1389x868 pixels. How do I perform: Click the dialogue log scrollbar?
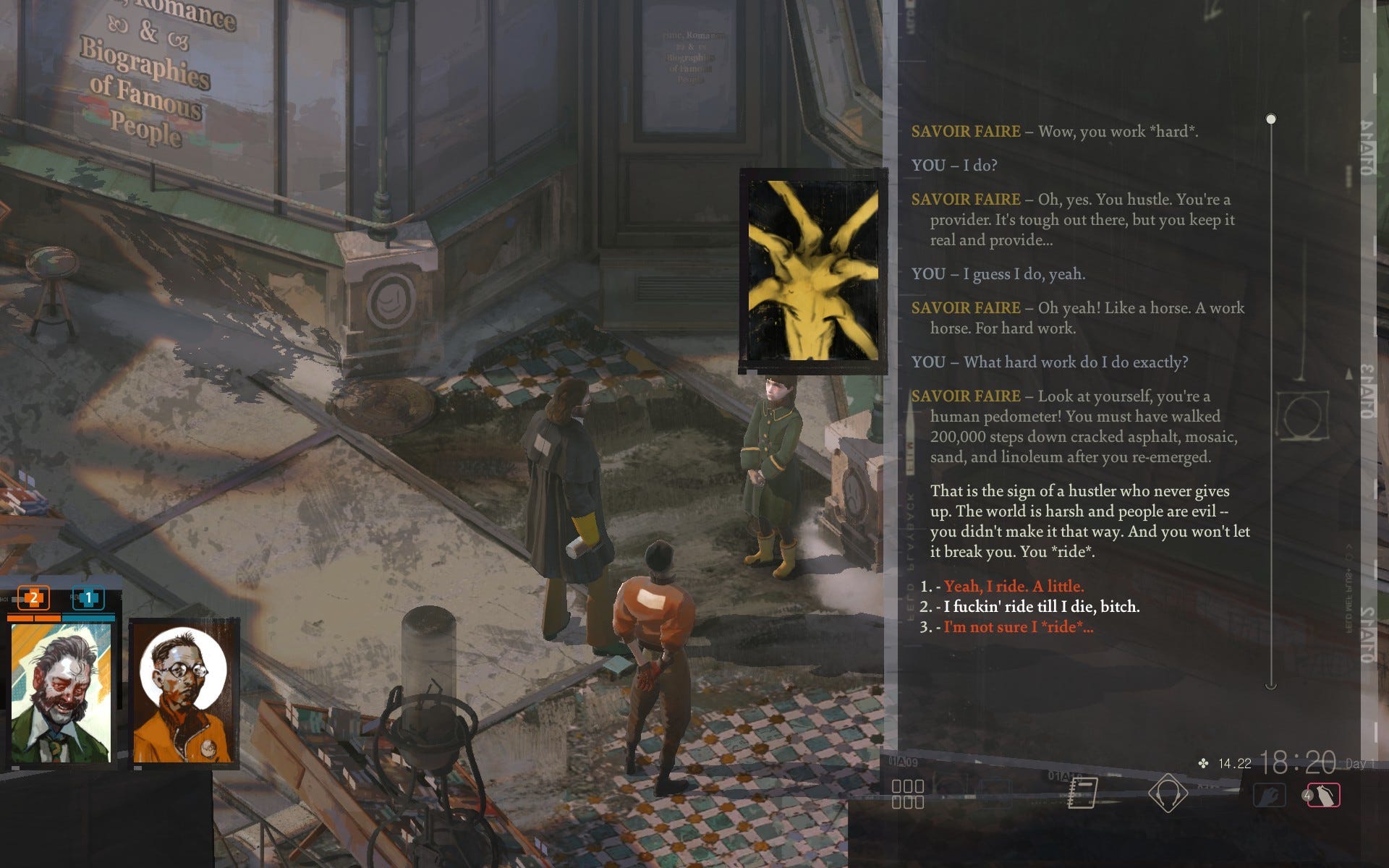1271,402
